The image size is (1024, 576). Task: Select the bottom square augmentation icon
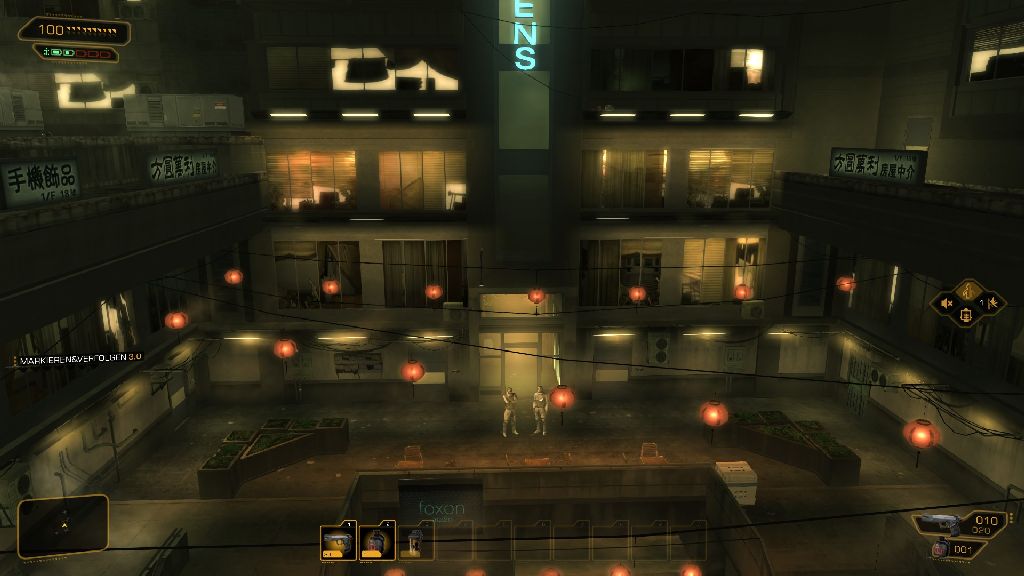pos(967,316)
